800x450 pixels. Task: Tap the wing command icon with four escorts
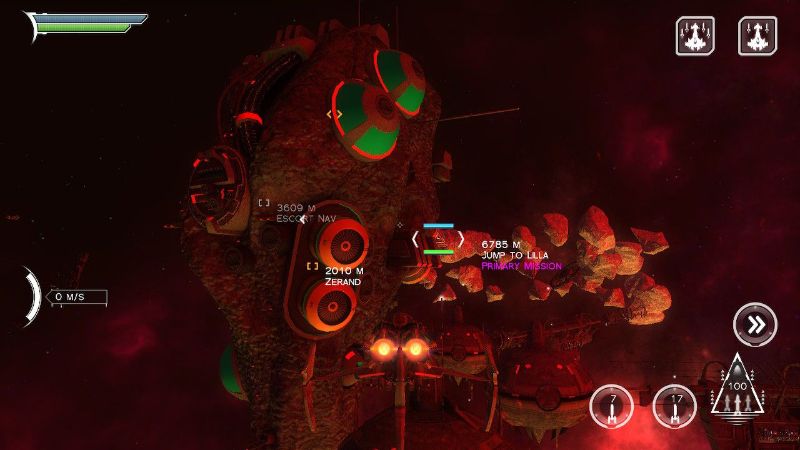point(695,35)
